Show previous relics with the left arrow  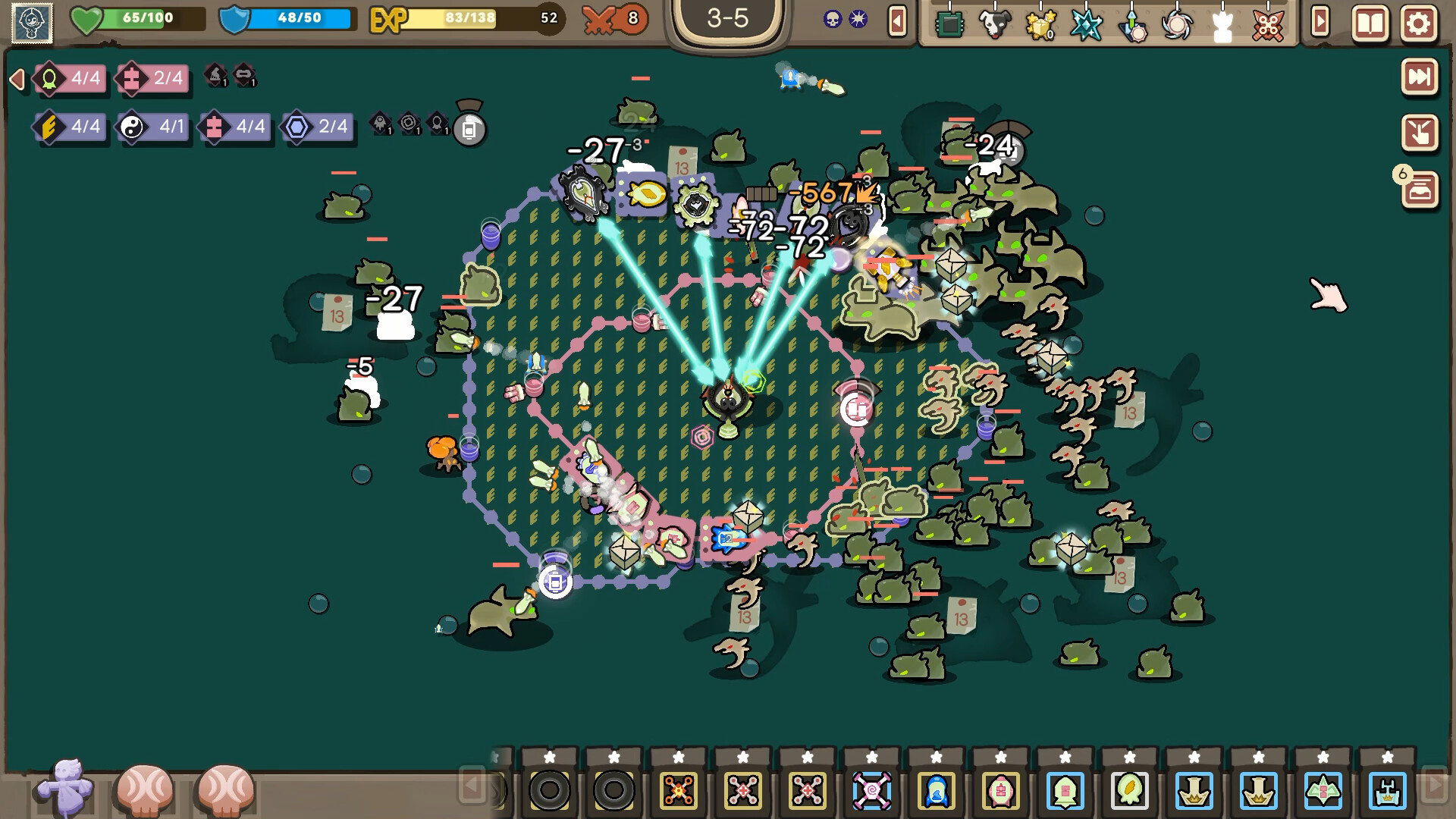tap(897, 22)
